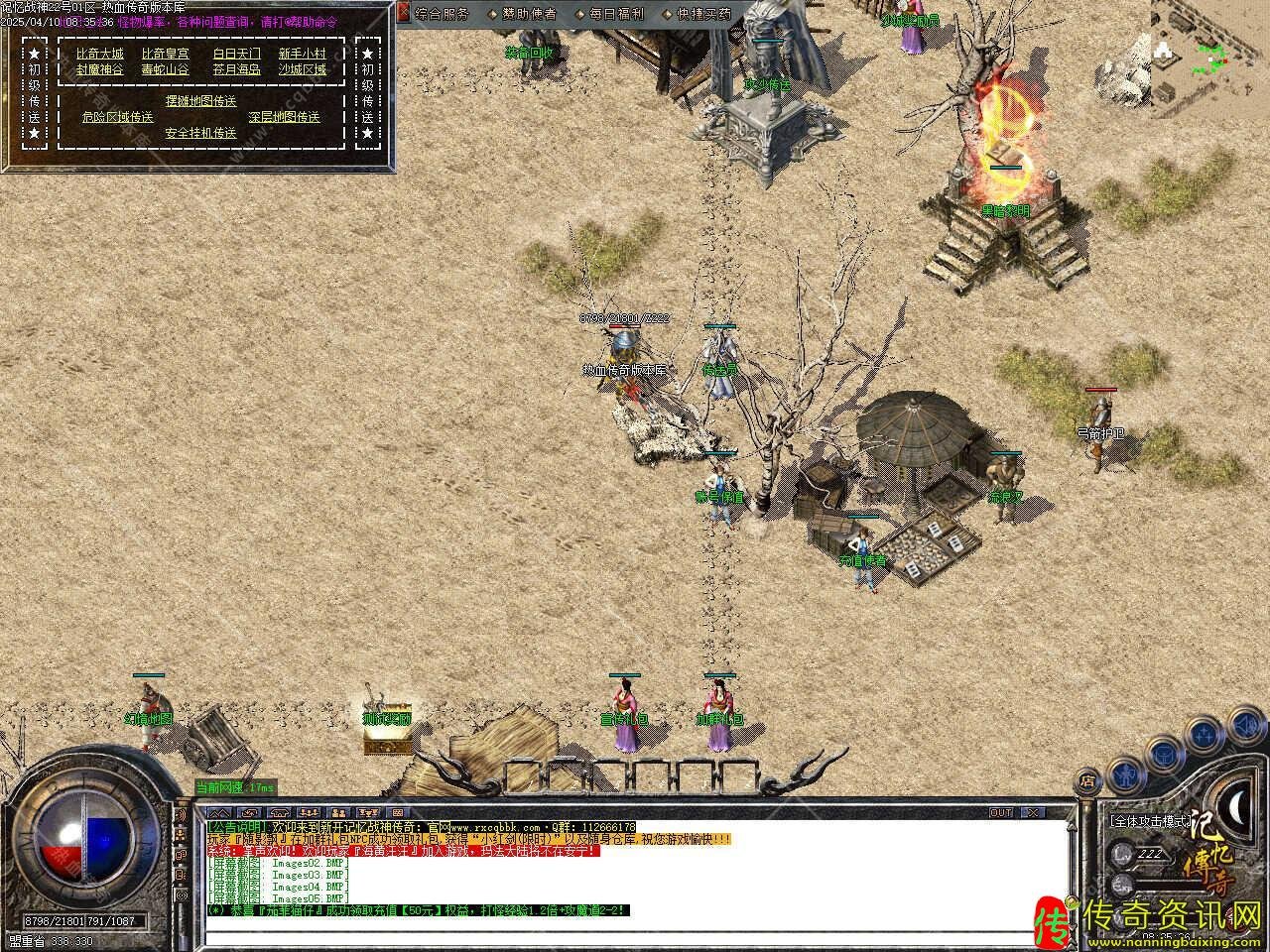Screen dimensions: 1270x952
Task: Teleport to 比奇大城
Action: [x=100, y=54]
